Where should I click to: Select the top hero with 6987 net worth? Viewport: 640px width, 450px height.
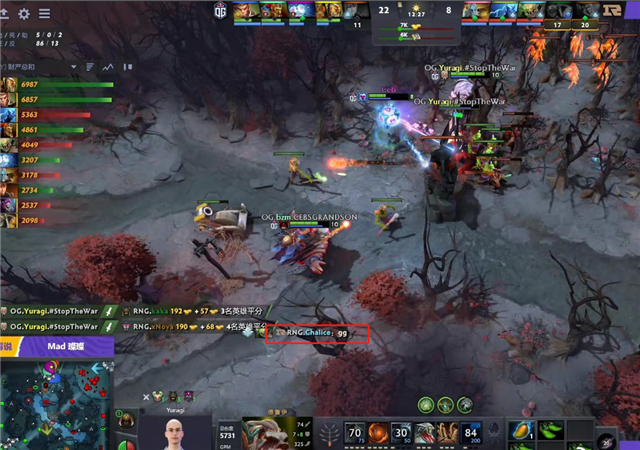coord(8,85)
